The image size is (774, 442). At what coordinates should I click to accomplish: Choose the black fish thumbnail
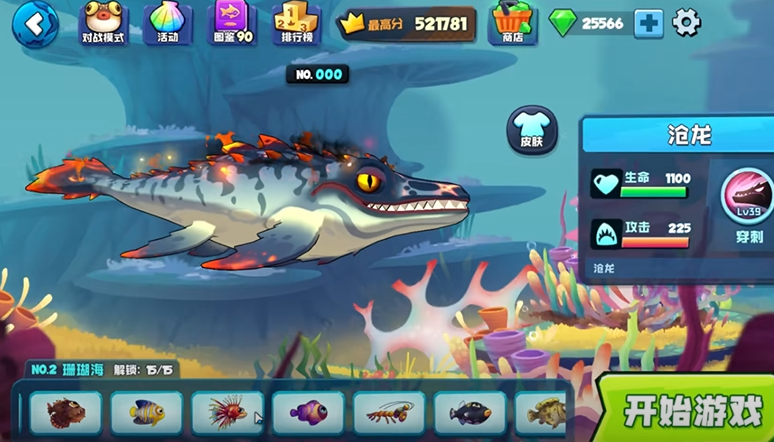coord(470,412)
